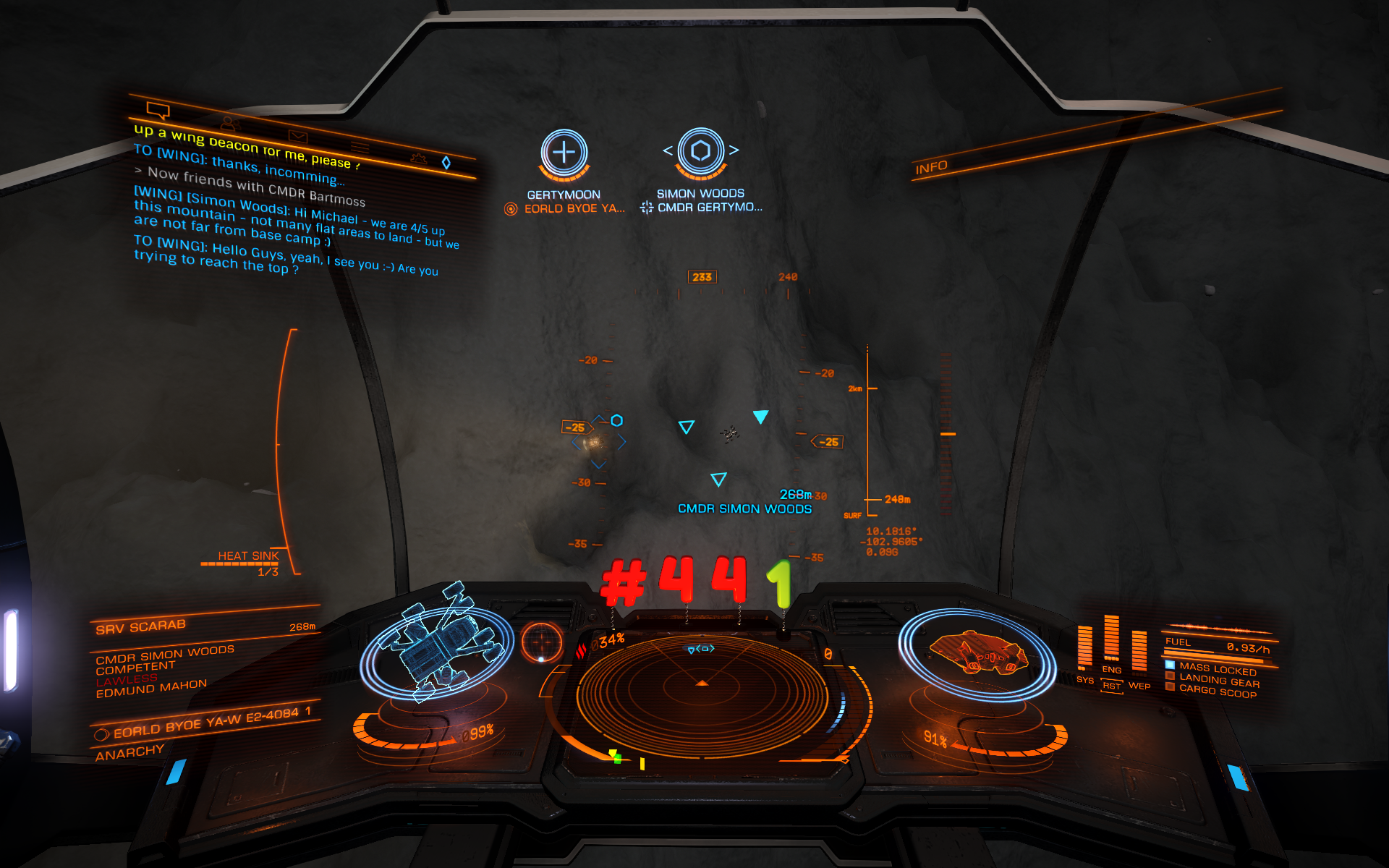Show the three-line list comms tab
This screenshot has height=868, width=1389.
click(x=360, y=148)
